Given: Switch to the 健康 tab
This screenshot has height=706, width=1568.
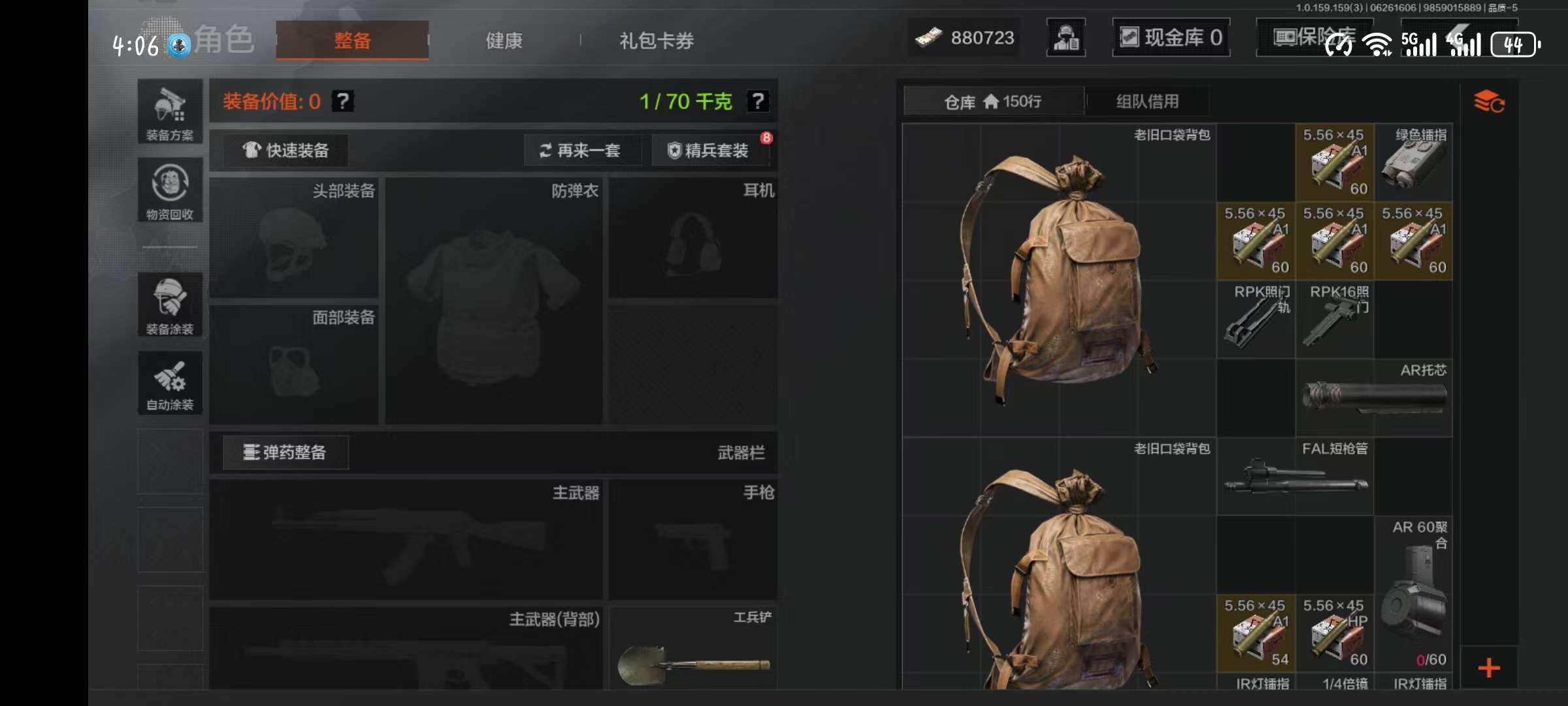Looking at the screenshot, I should tap(504, 41).
